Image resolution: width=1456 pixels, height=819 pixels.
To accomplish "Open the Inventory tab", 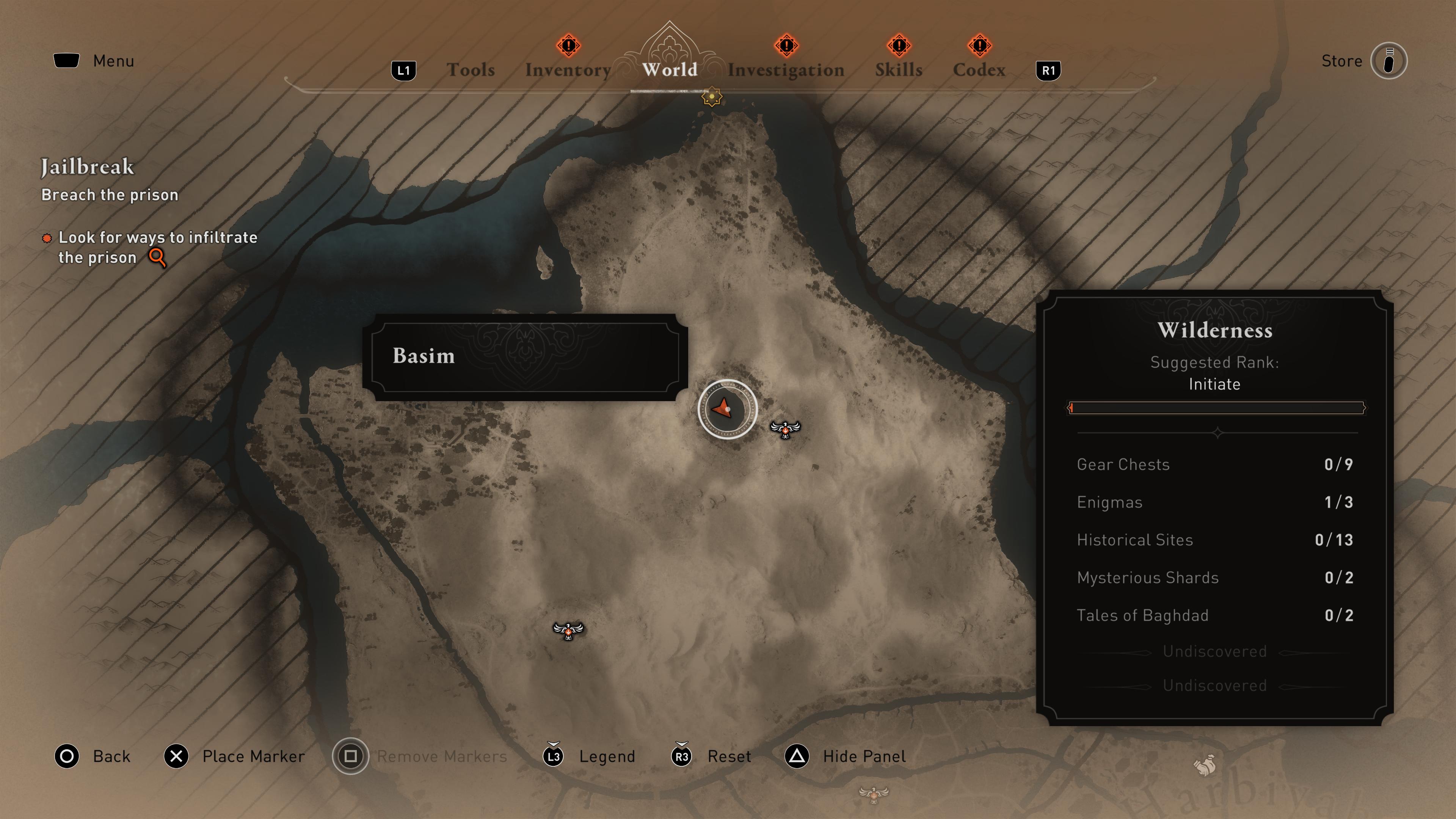I will [568, 70].
